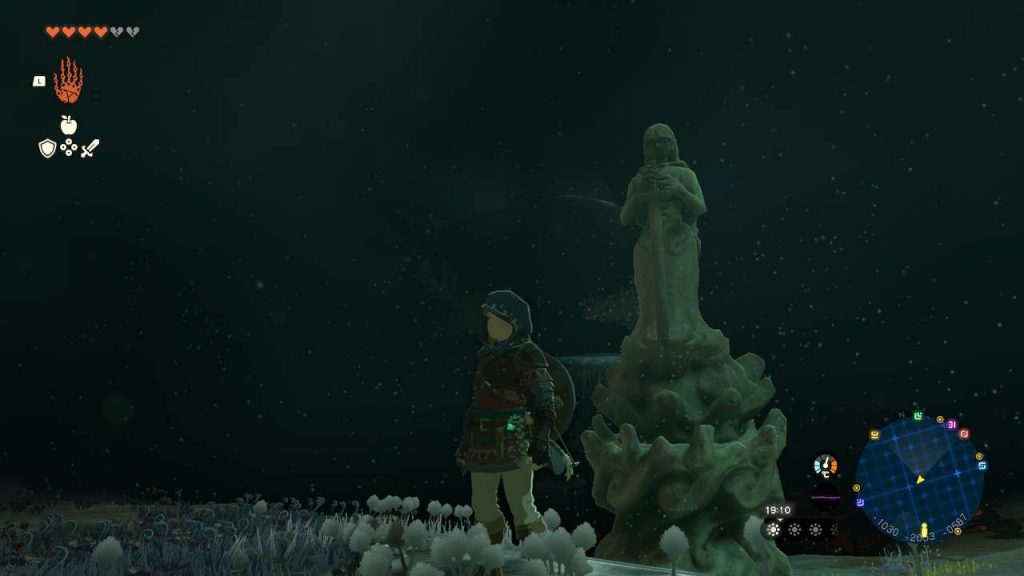Select the apple item icon

pos(68,125)
